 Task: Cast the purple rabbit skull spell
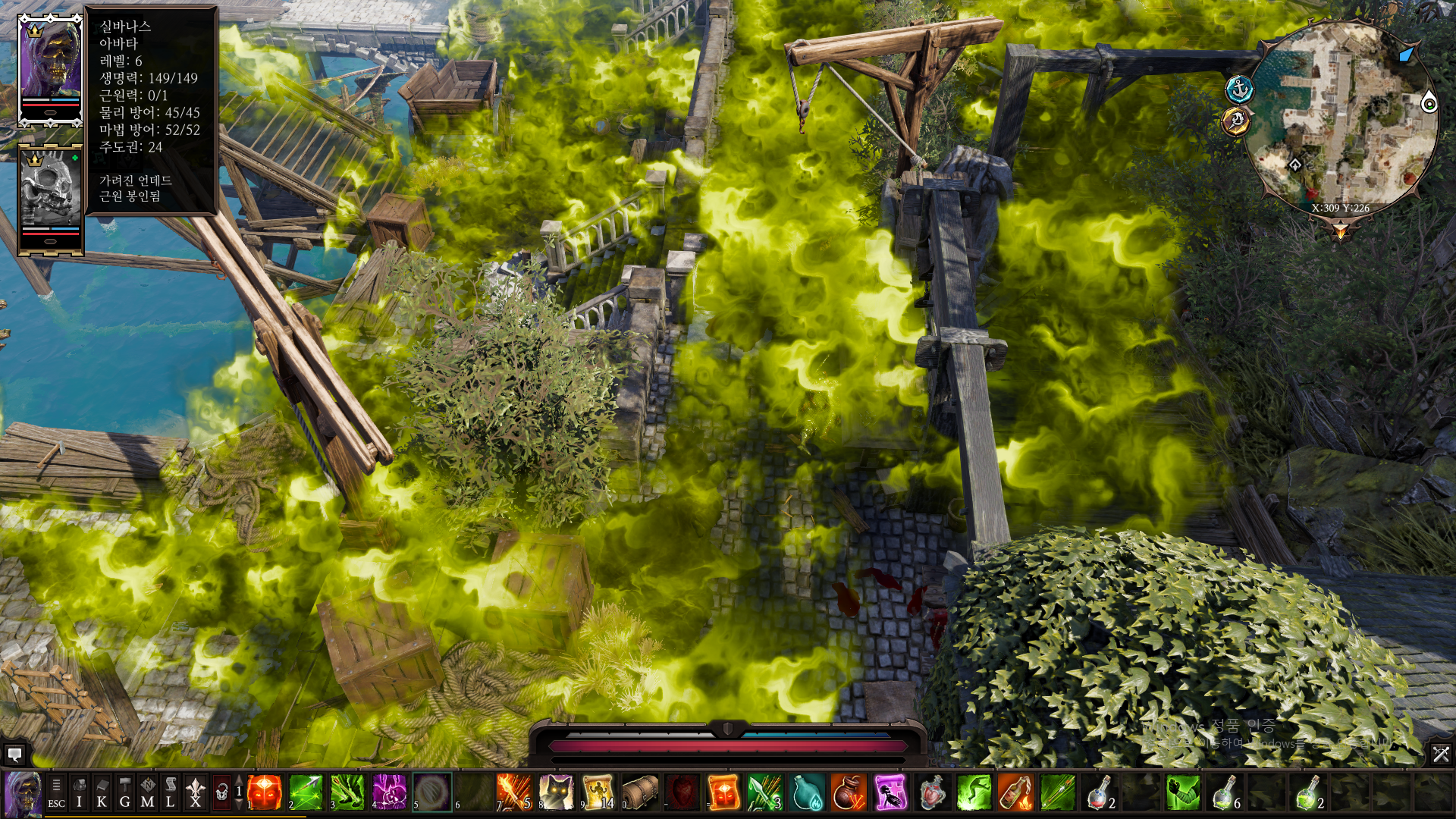(x=389, y=792)
